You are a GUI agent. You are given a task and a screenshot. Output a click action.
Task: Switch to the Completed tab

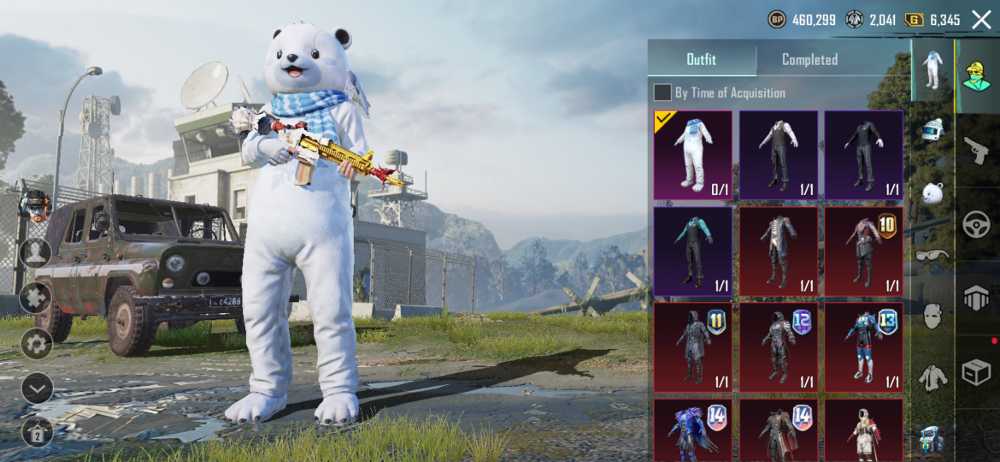(809, 59)
